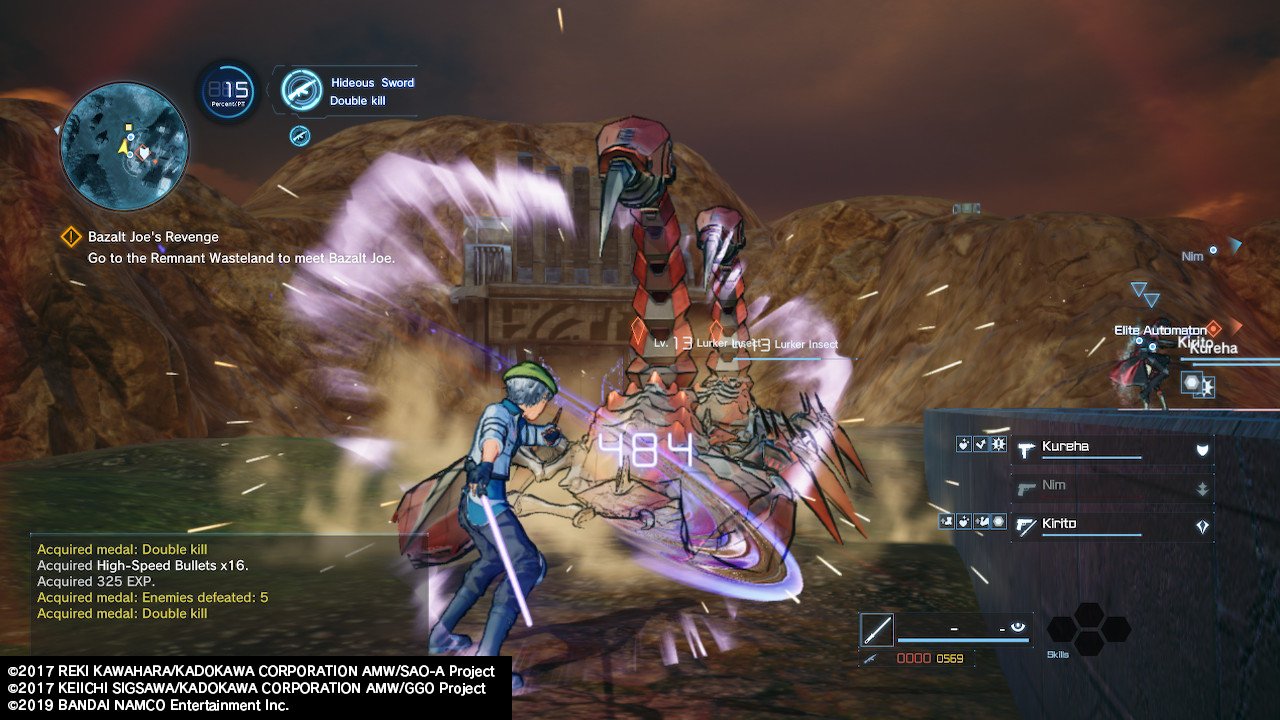1280x720 pixels.
Task: Toggle the eye visibility icon by the weapon gauge
Action: 1018,626
